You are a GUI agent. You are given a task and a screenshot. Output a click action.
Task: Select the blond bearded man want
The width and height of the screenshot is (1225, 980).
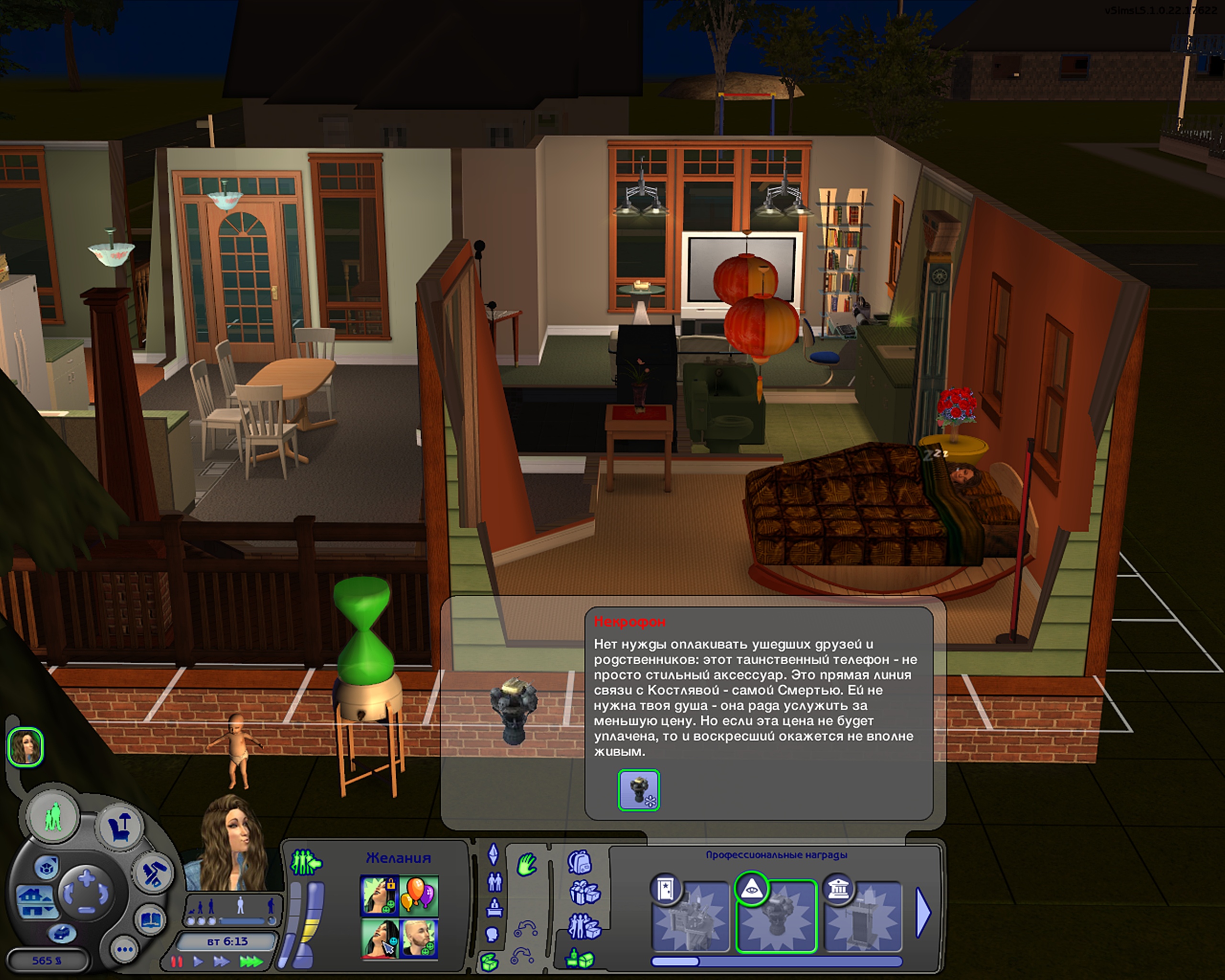pos(419,938)
